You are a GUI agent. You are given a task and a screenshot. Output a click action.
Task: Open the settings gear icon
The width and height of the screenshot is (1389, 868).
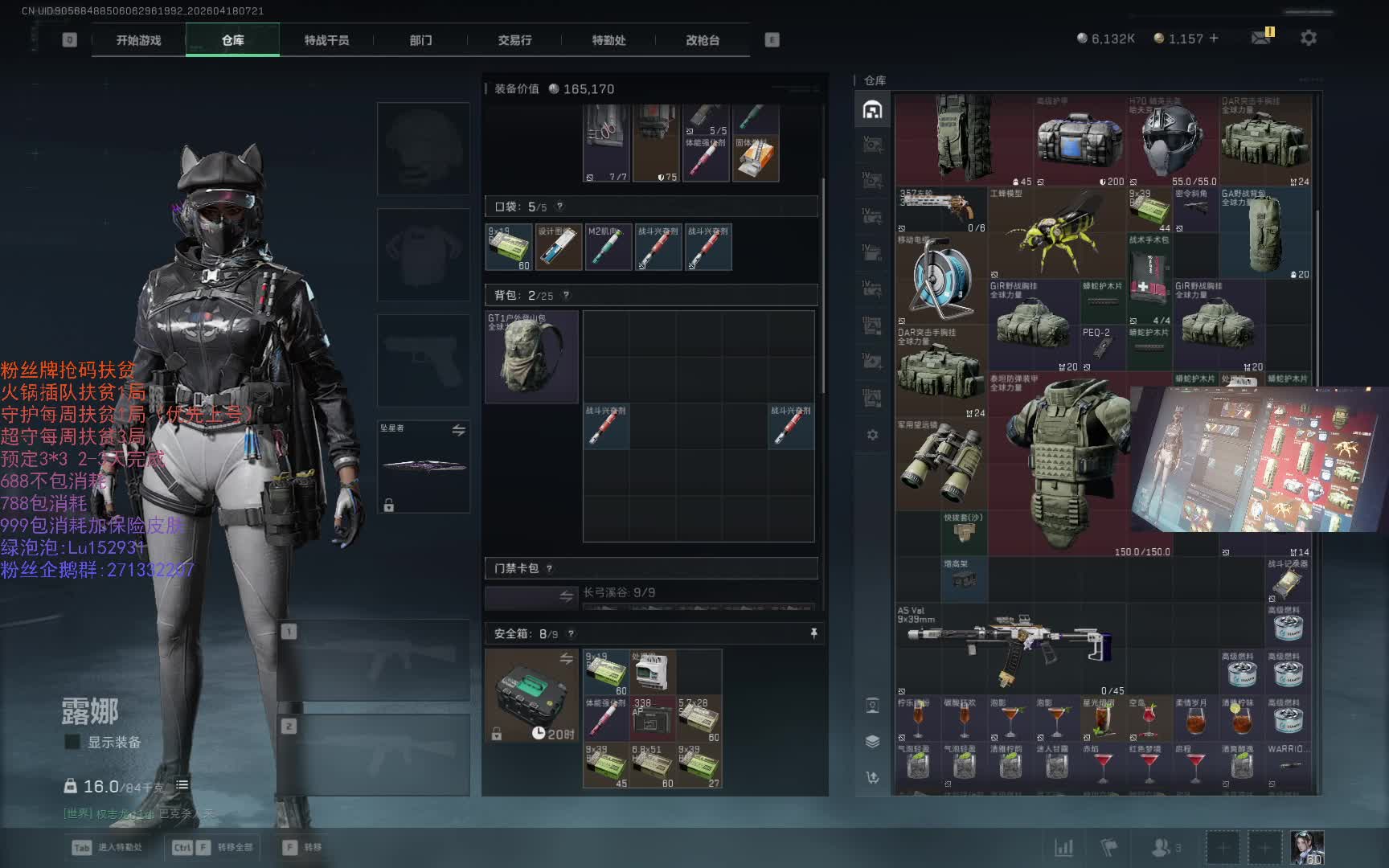pyautogui.click(x=1309, y=38)
